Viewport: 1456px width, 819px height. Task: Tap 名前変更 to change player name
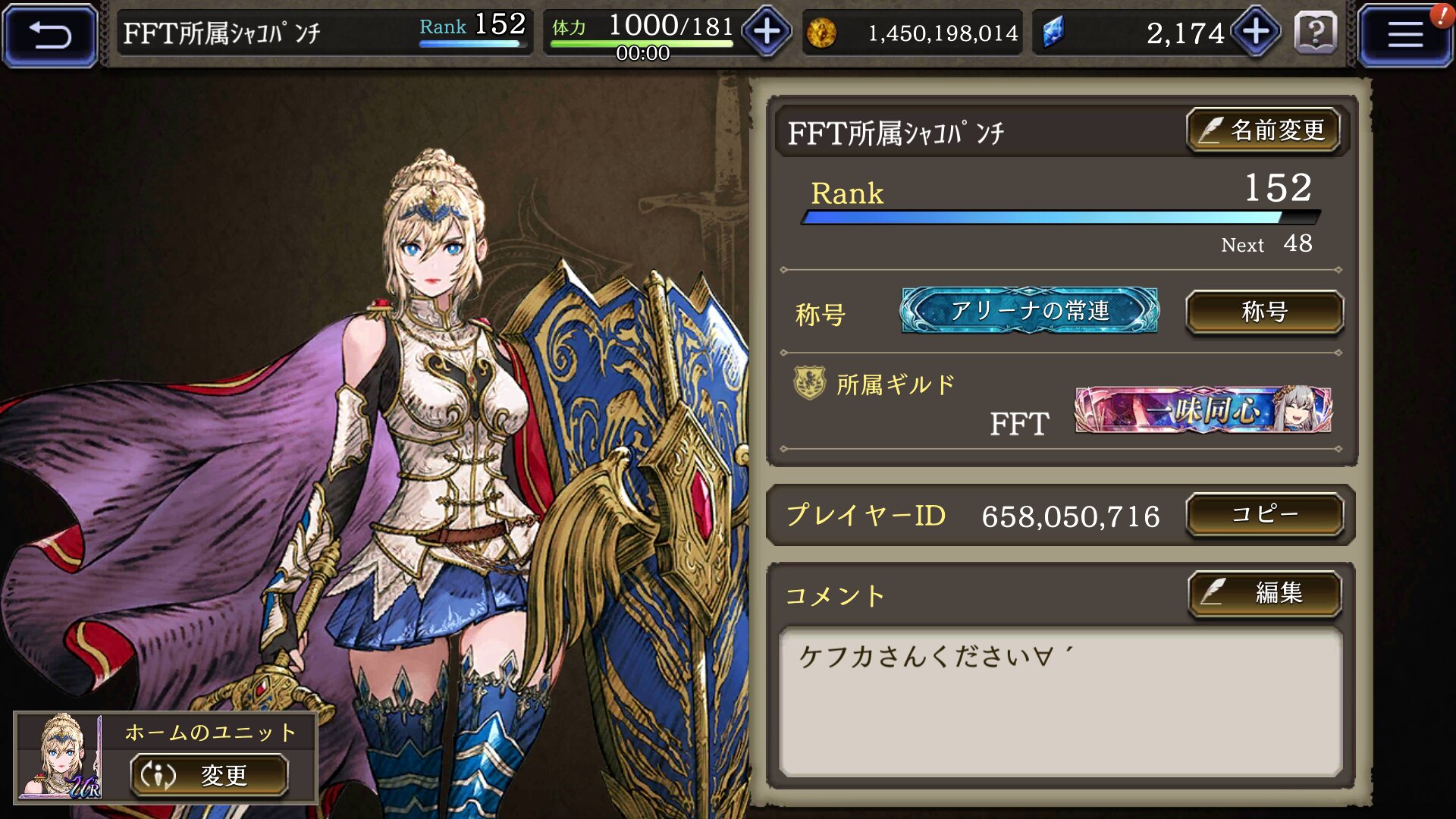[x=1263, y=130]
